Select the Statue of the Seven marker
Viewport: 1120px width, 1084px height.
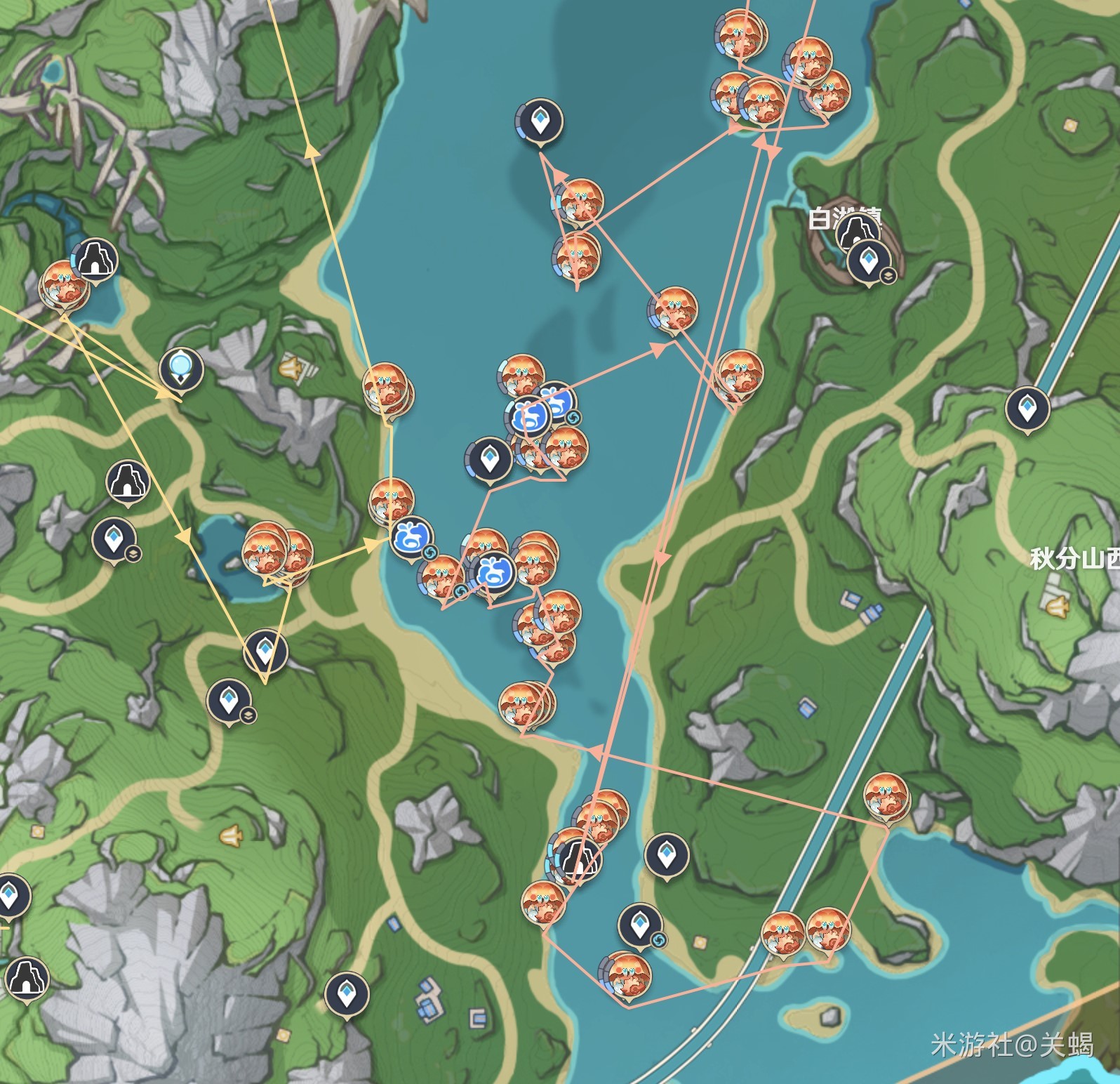coord(181,367)
